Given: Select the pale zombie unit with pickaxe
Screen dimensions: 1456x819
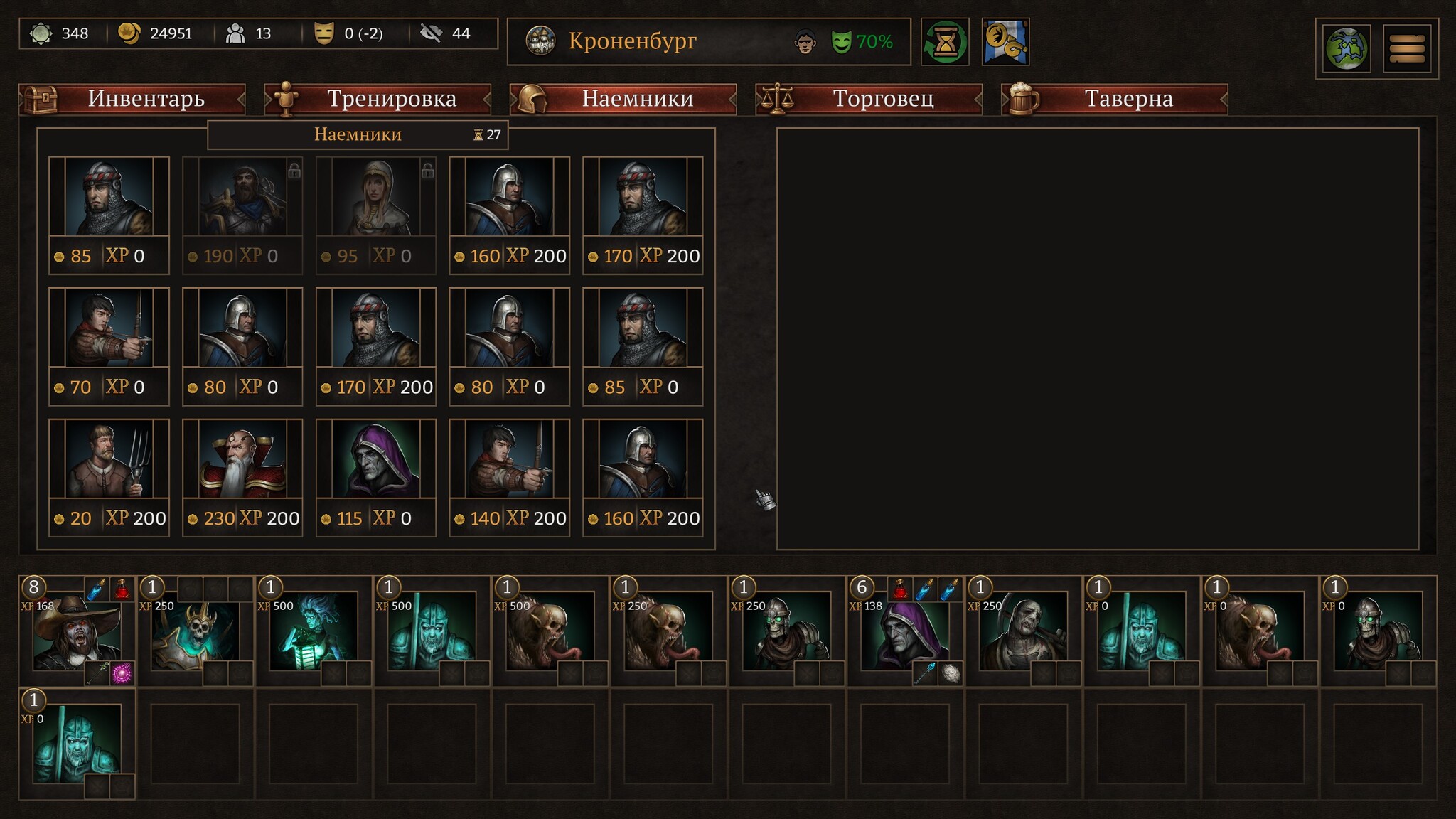Looking at the screenshot, I should [1022, 631].
